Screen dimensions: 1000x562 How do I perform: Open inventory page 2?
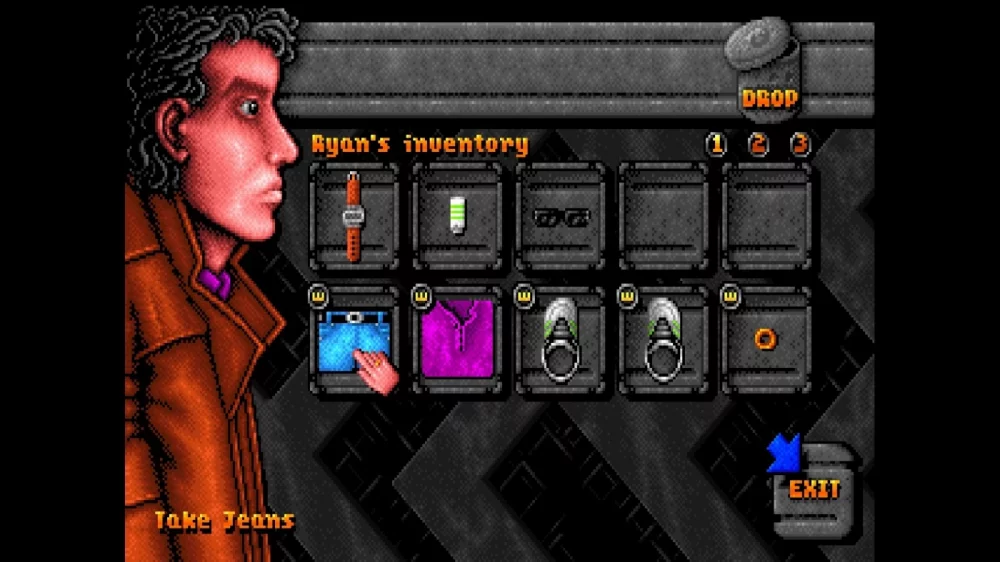[758, 144]
